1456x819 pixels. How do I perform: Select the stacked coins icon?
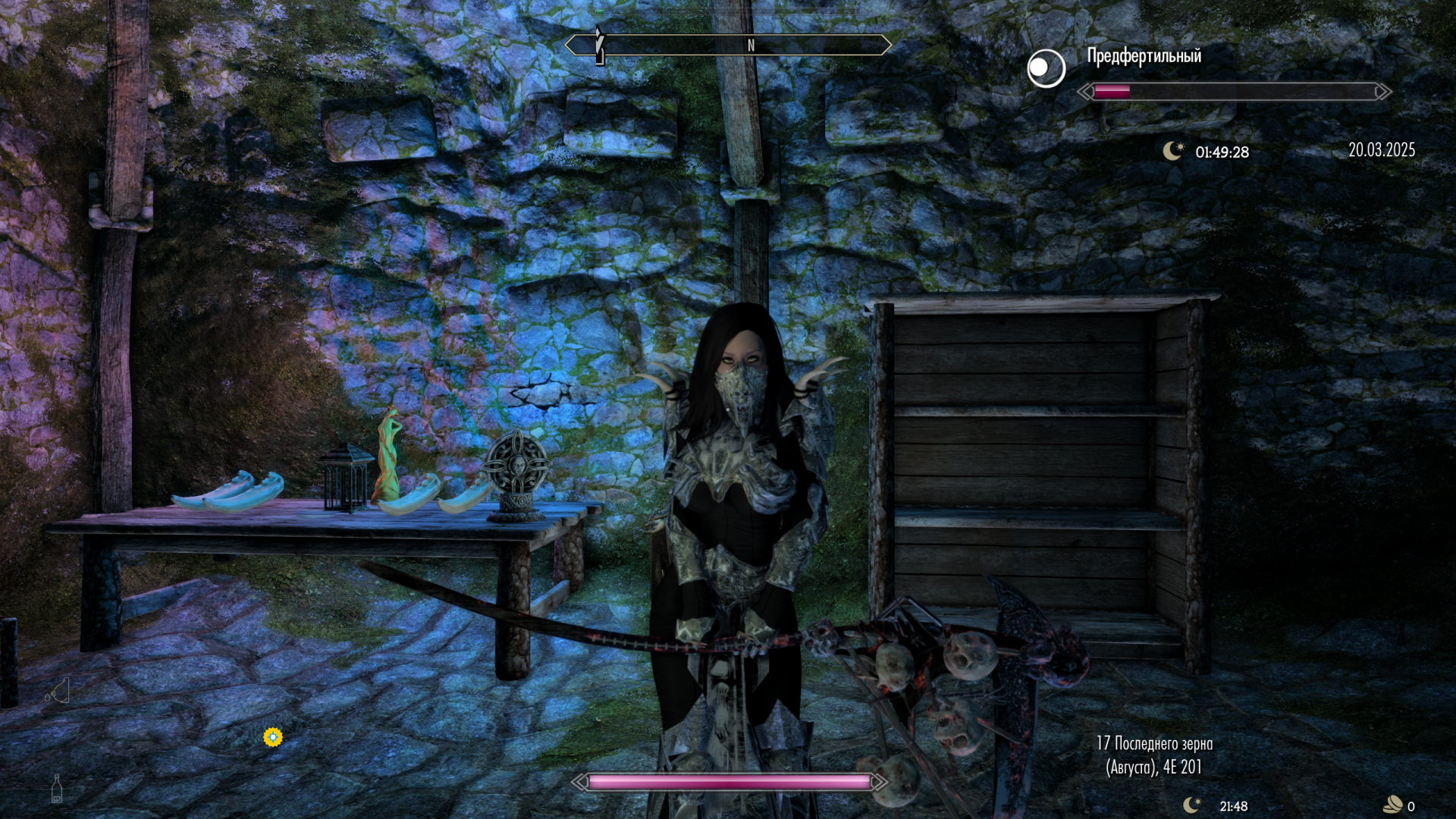1393,805
